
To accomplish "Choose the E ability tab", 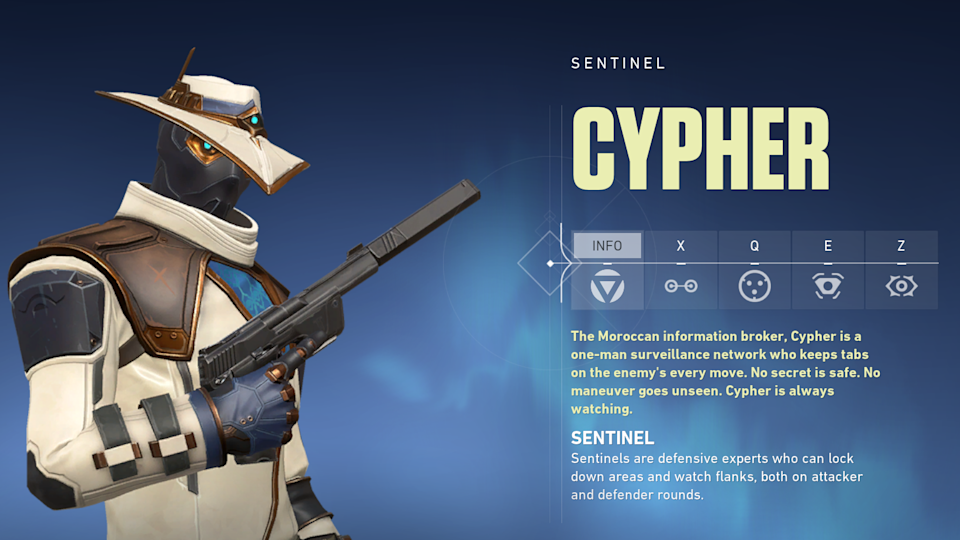I will tap(828, 245).
